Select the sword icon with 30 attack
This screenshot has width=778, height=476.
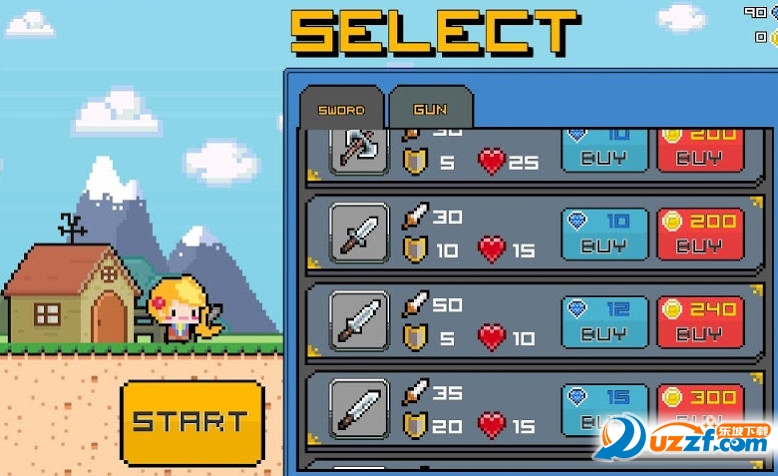point(359,233)
